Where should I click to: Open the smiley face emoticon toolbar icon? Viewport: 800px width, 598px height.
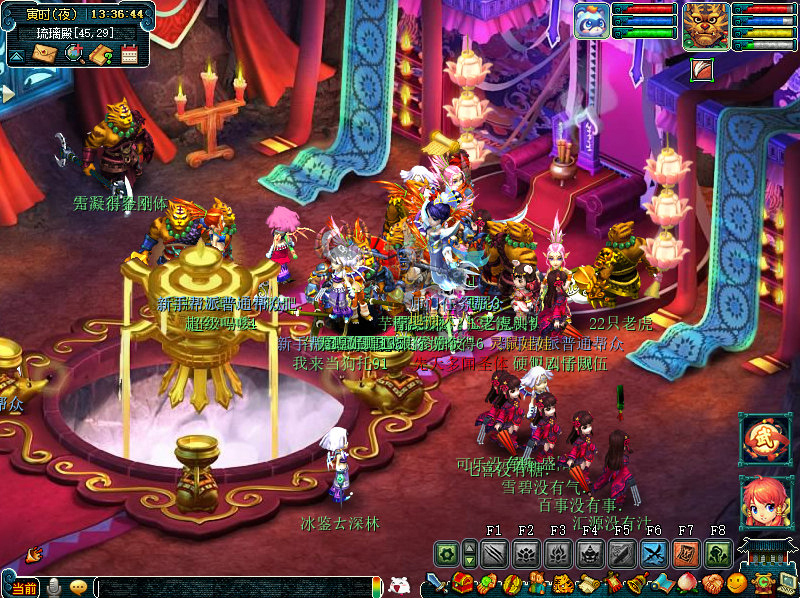[737, 583]
